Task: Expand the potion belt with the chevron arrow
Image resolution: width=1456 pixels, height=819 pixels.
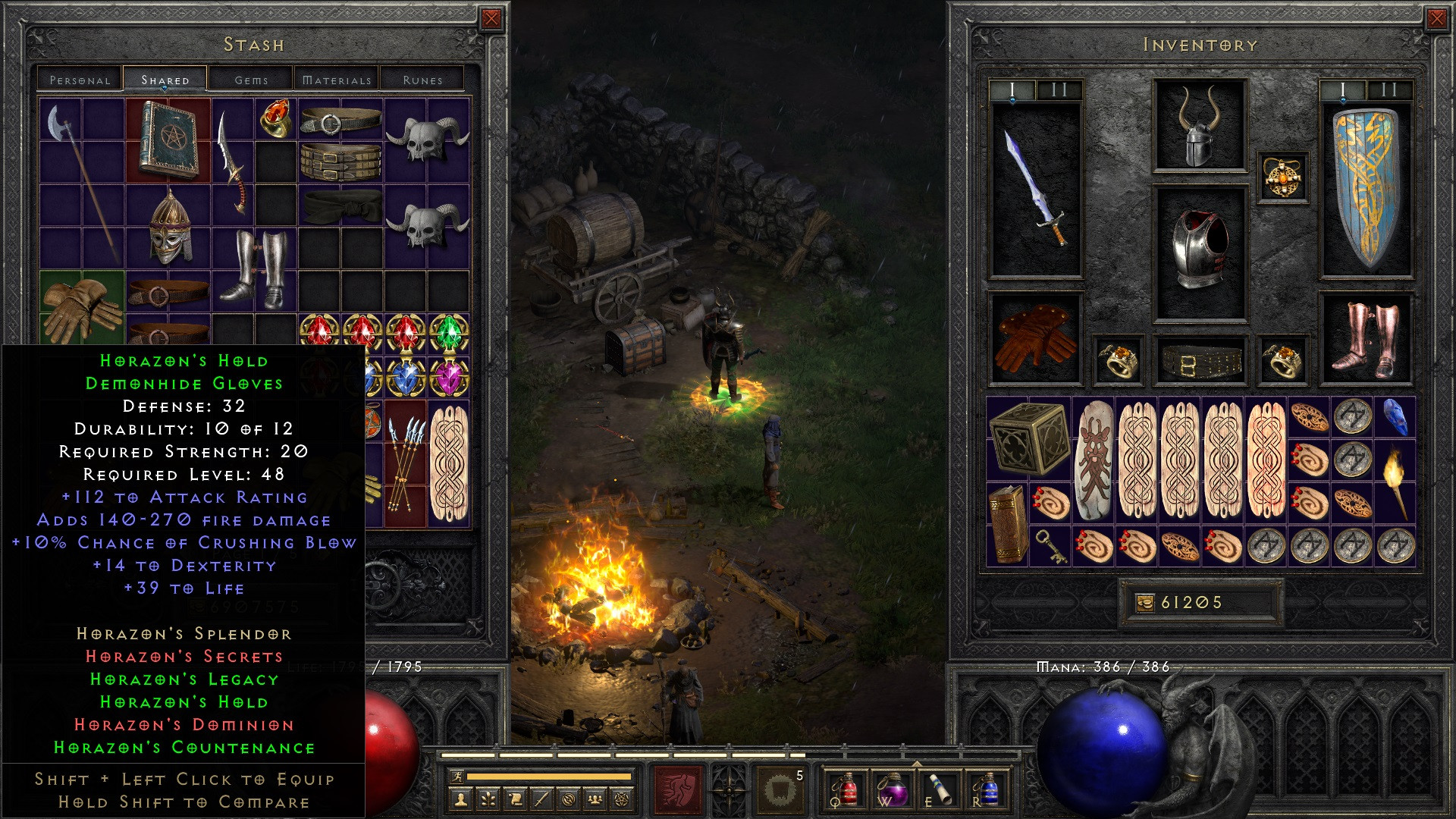Action: click(917, 764)
